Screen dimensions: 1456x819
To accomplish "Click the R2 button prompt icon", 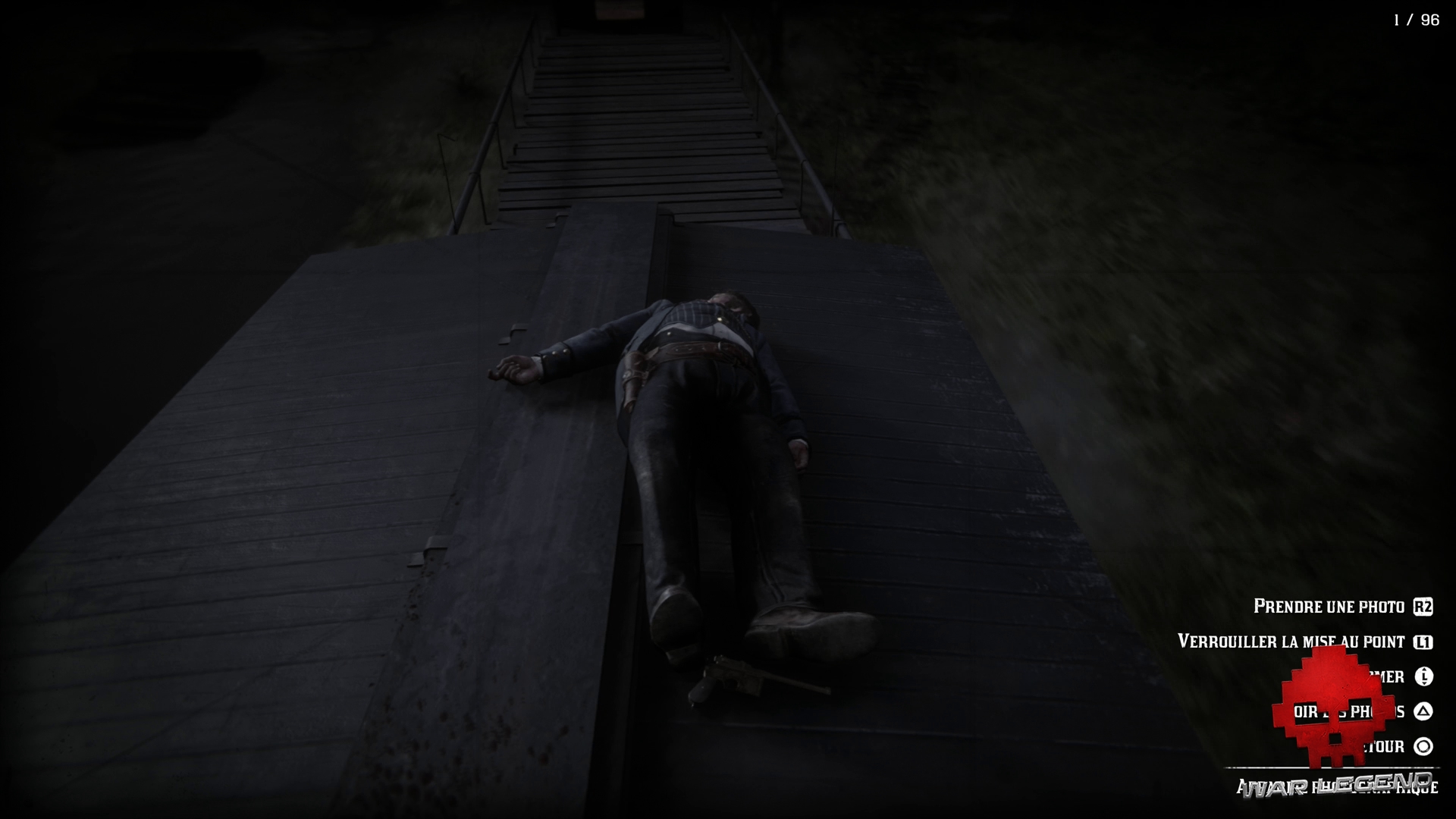I will [x=1423, y=607].
